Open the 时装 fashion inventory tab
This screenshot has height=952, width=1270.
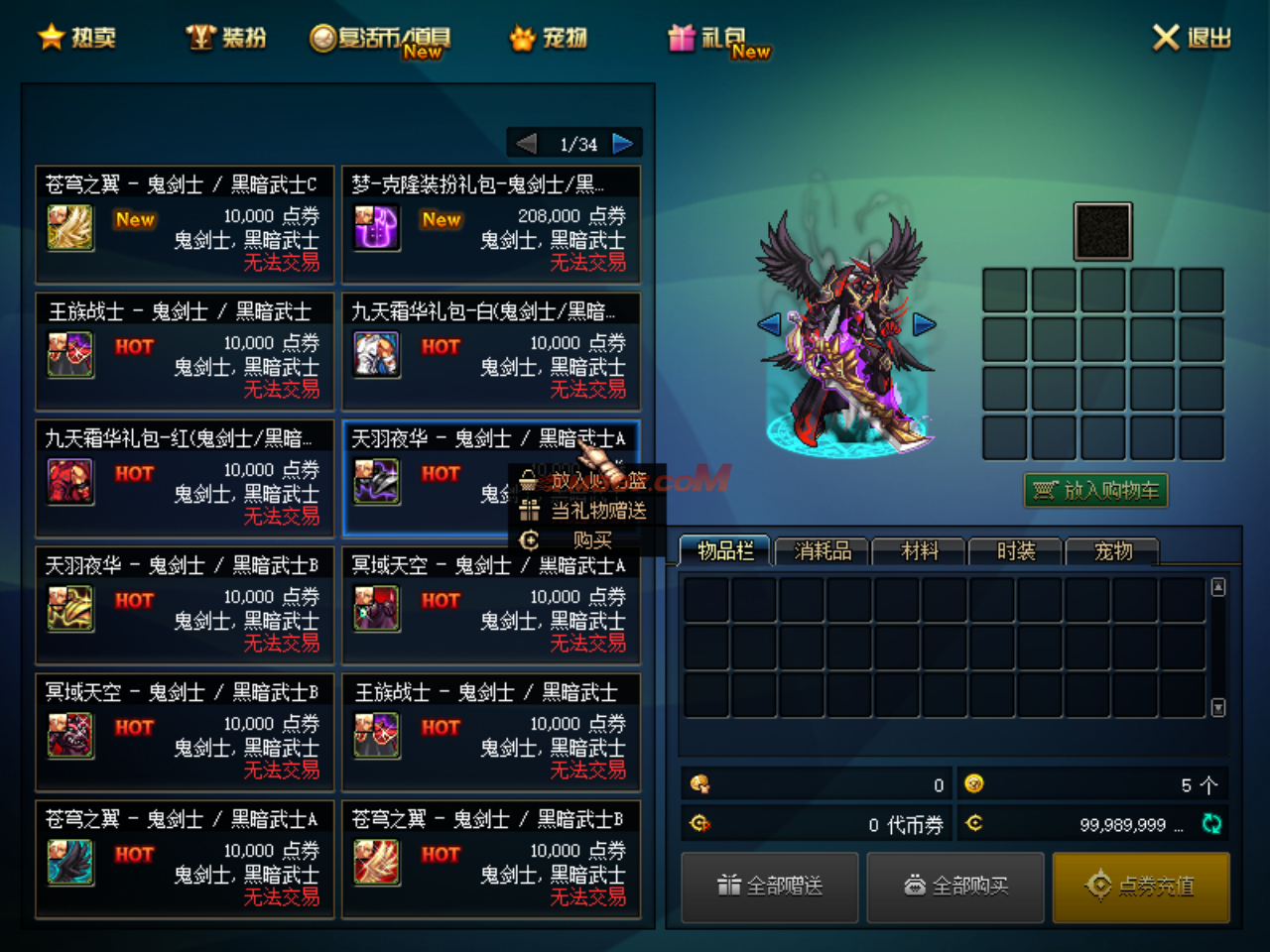click(x=1016, y=551)
